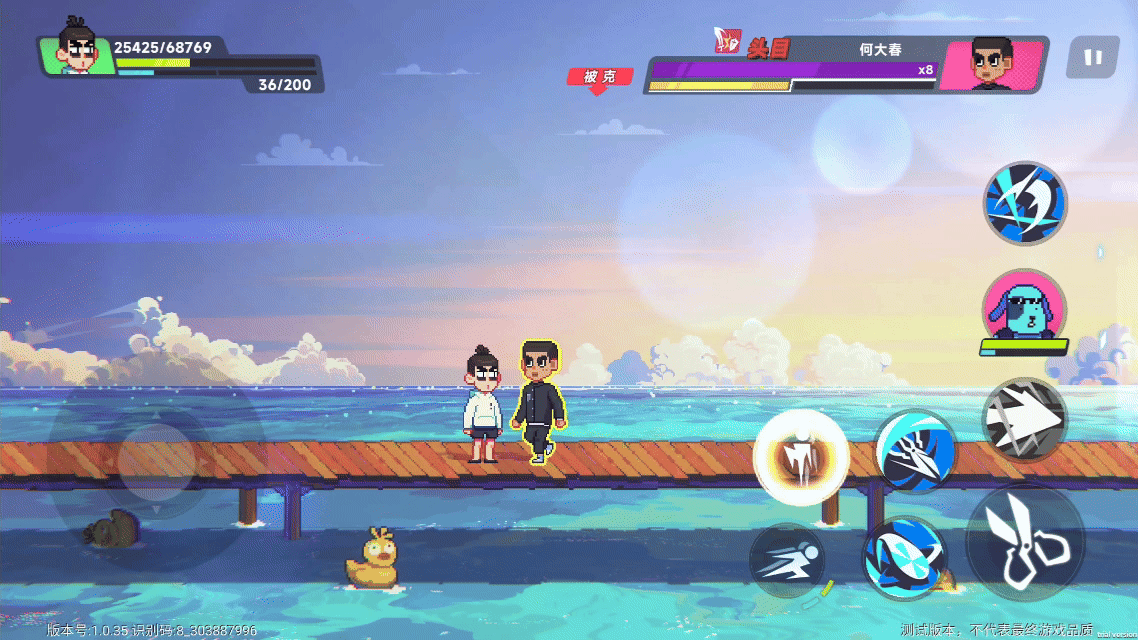Trigger the grey triple-arrow skill

tap(1023, 420)
